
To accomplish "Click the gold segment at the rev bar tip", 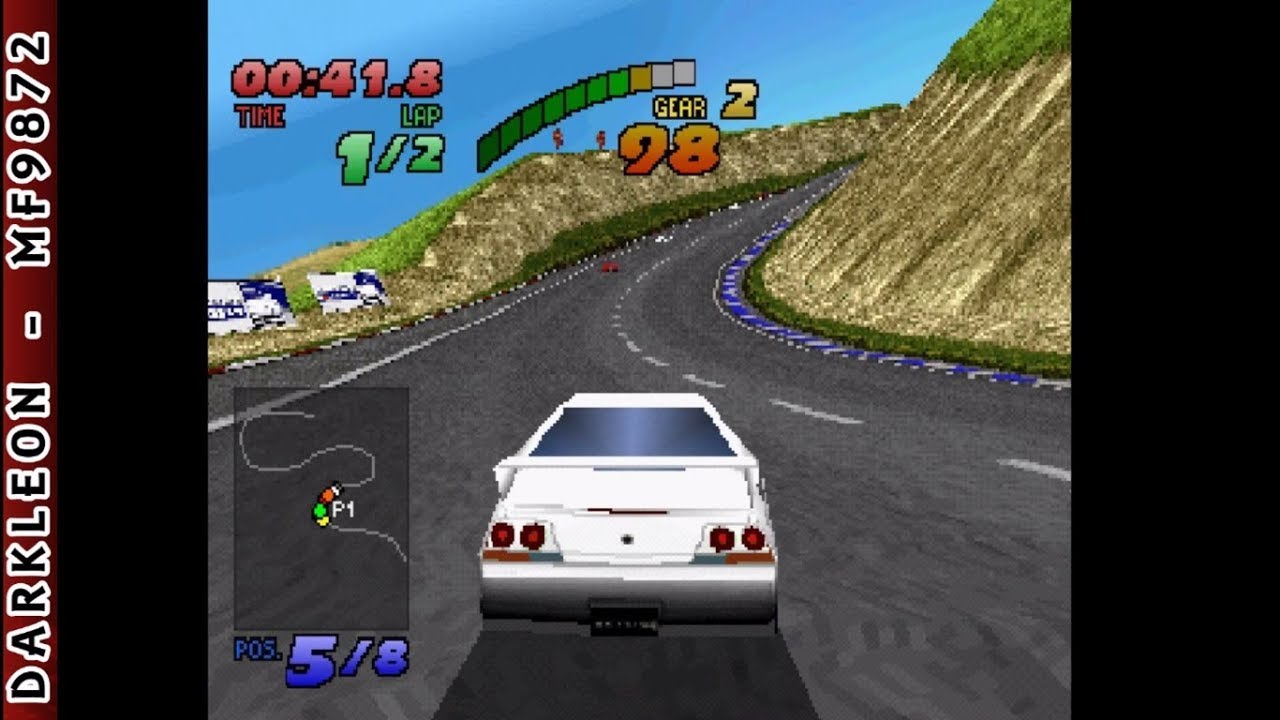I will pyautogui.click(x=641, y=78).
